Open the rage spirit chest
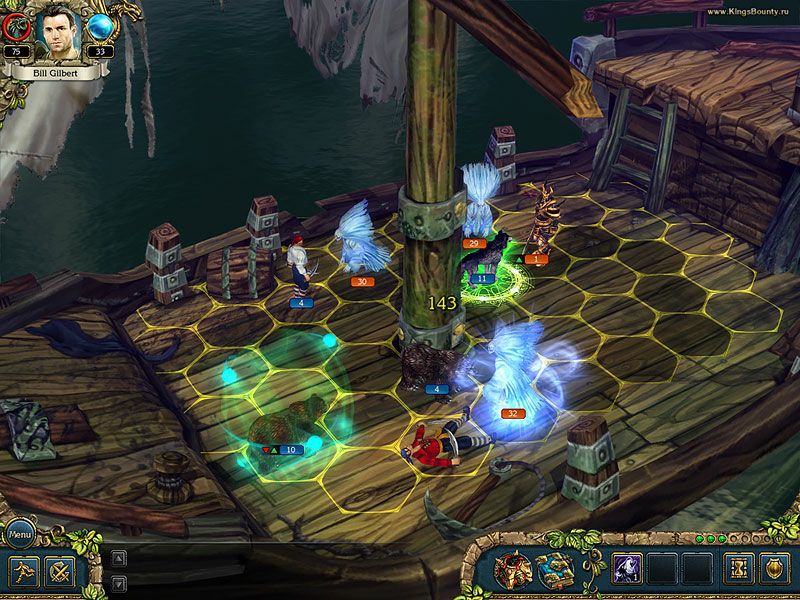 513,570
